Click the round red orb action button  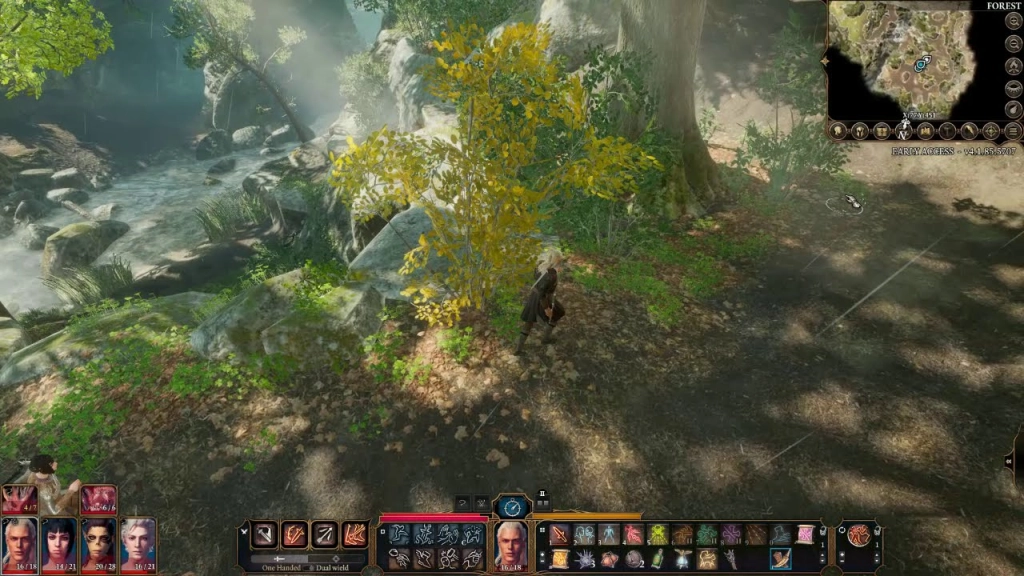(x=858, y=535)
